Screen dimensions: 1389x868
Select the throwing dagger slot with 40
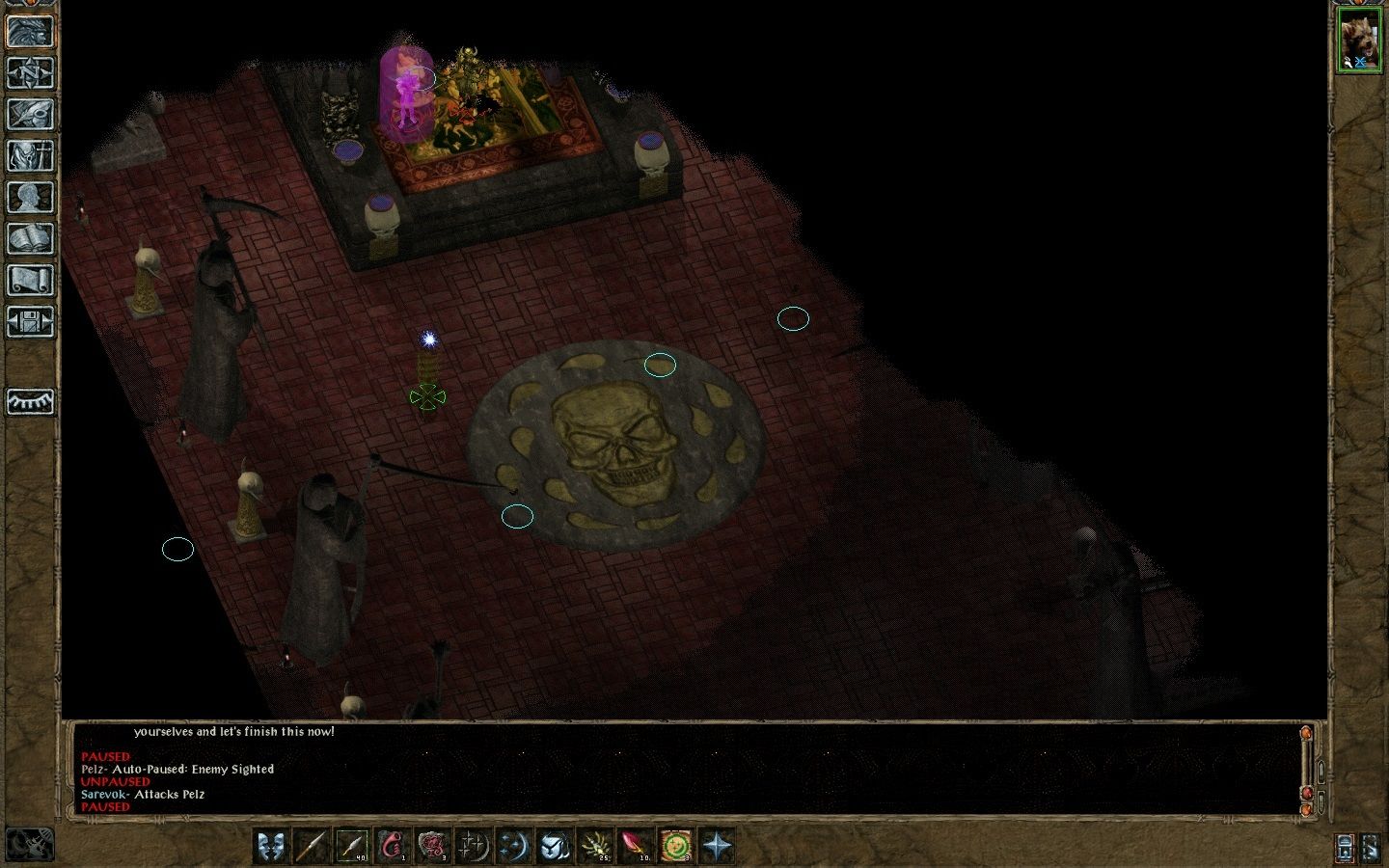[352, 846]
